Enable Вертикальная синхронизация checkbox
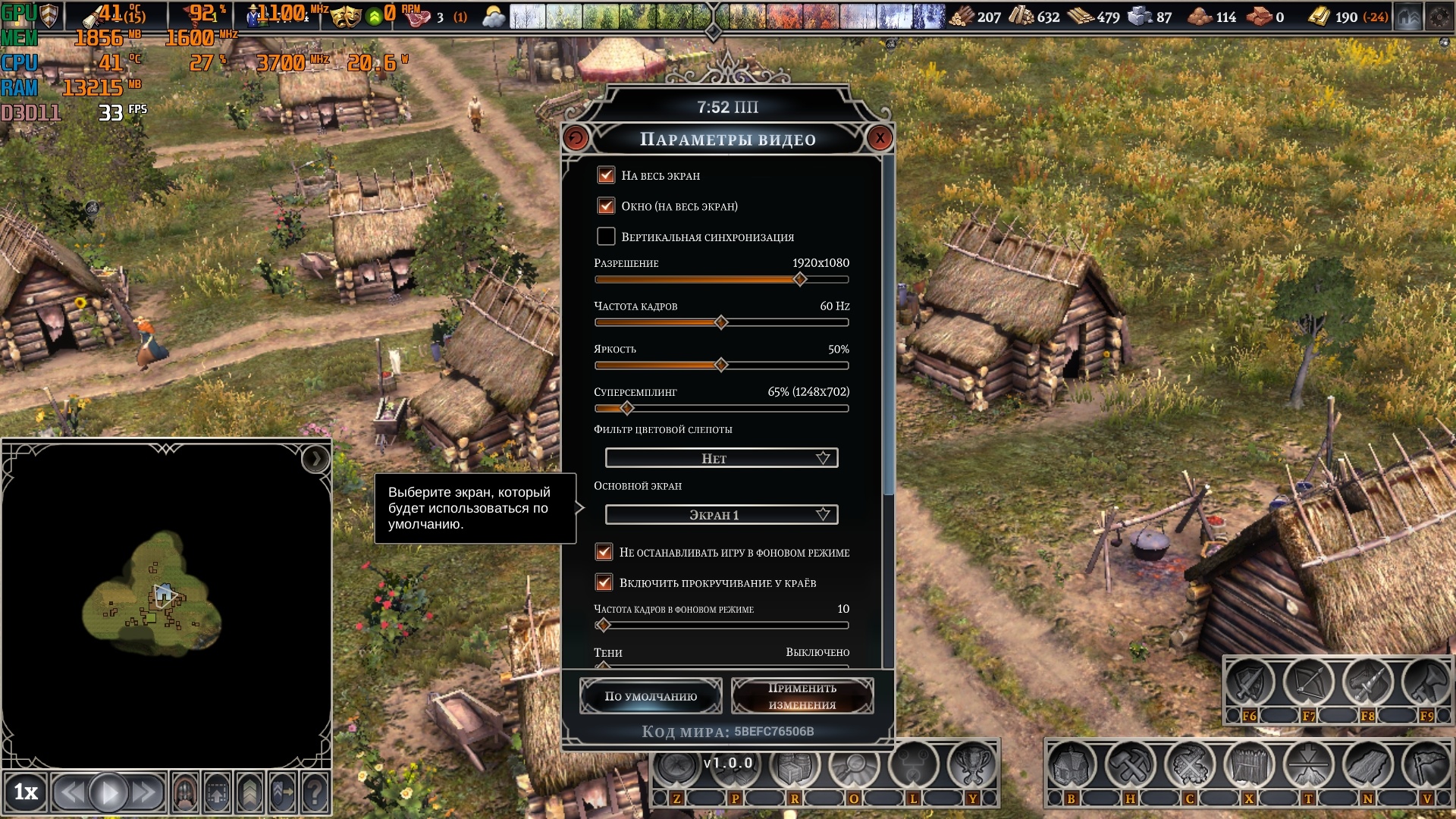 [x=606, y=237]
